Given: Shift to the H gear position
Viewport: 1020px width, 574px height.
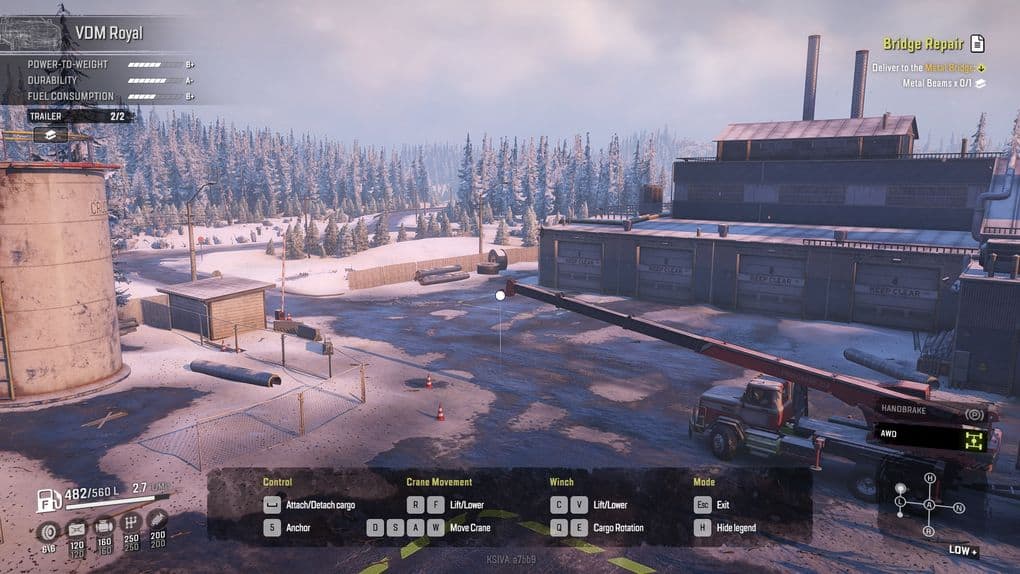Looking at the screenshot, I should [929, 479].
